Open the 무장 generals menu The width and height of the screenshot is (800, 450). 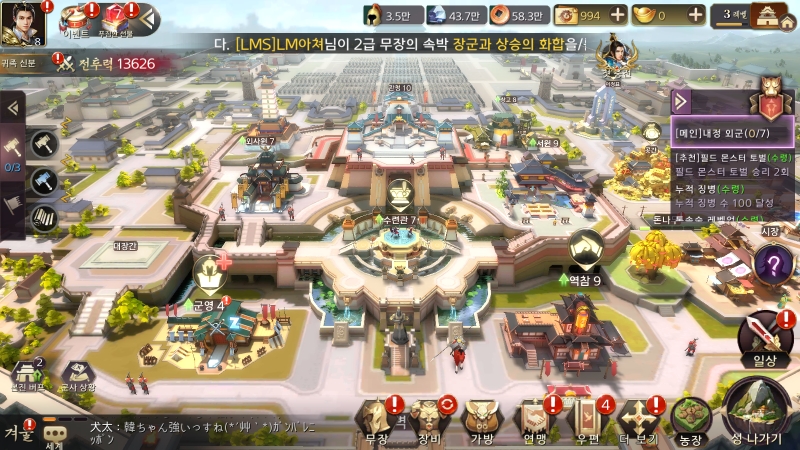(377, 420)
